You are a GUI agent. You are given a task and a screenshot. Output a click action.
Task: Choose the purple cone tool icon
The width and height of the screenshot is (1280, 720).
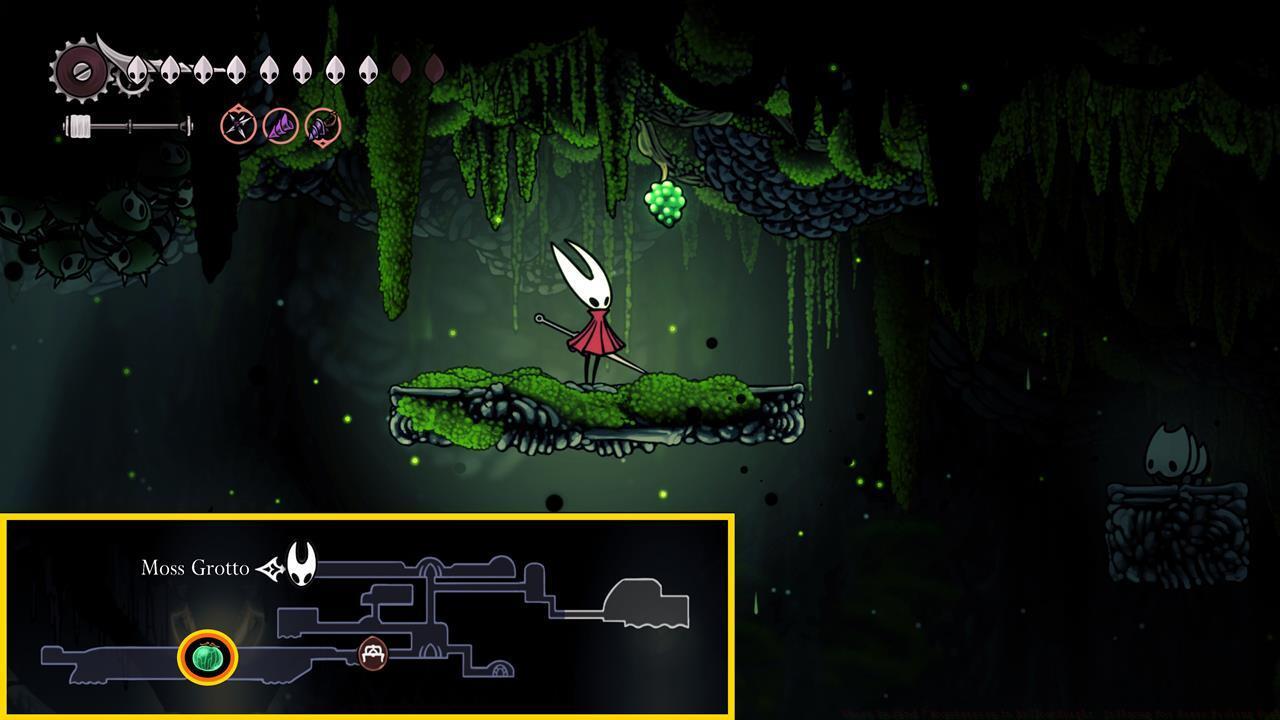tap(280, 126)
